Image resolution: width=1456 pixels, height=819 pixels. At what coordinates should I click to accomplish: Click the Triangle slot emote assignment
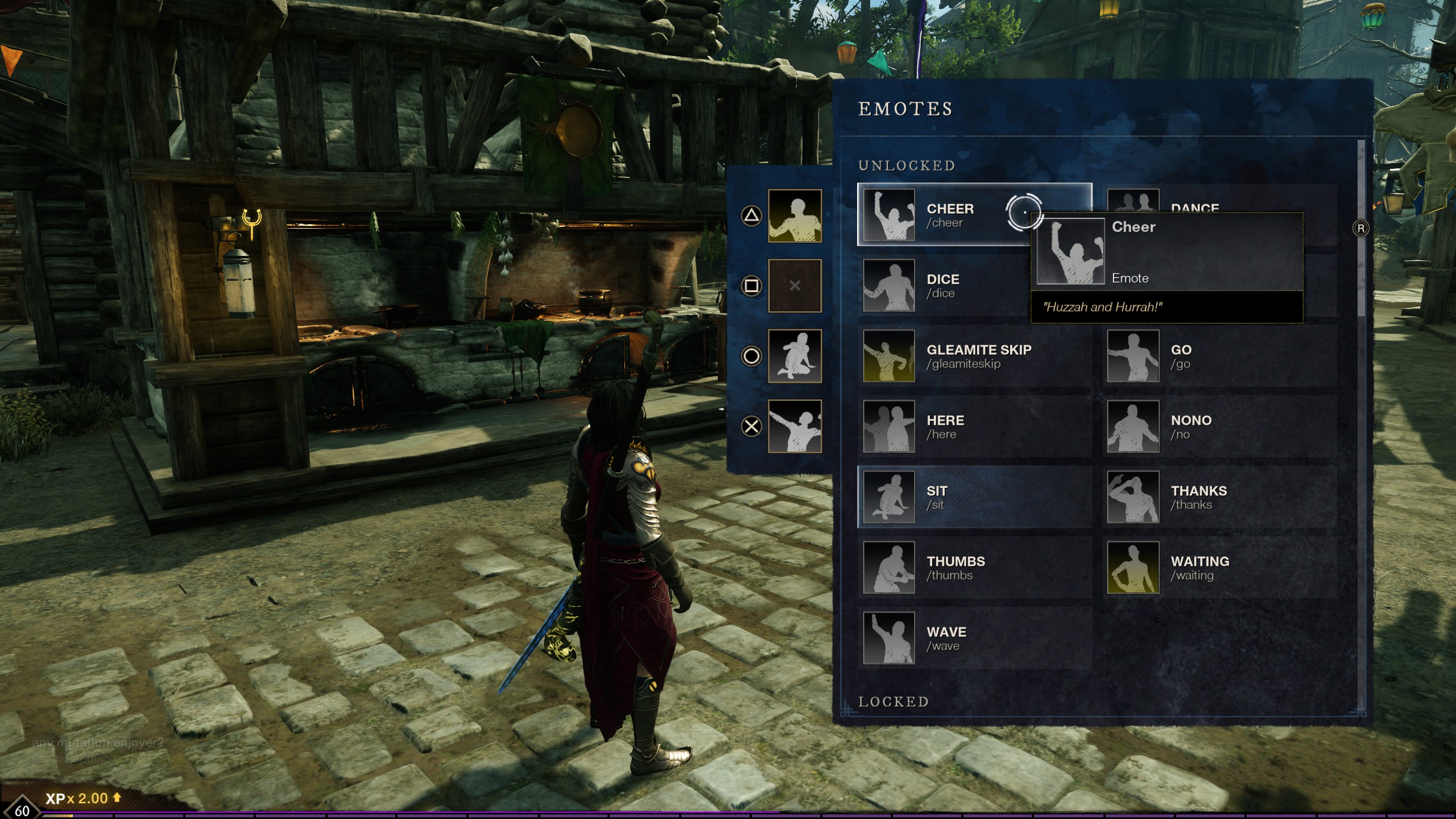[795, 216]
